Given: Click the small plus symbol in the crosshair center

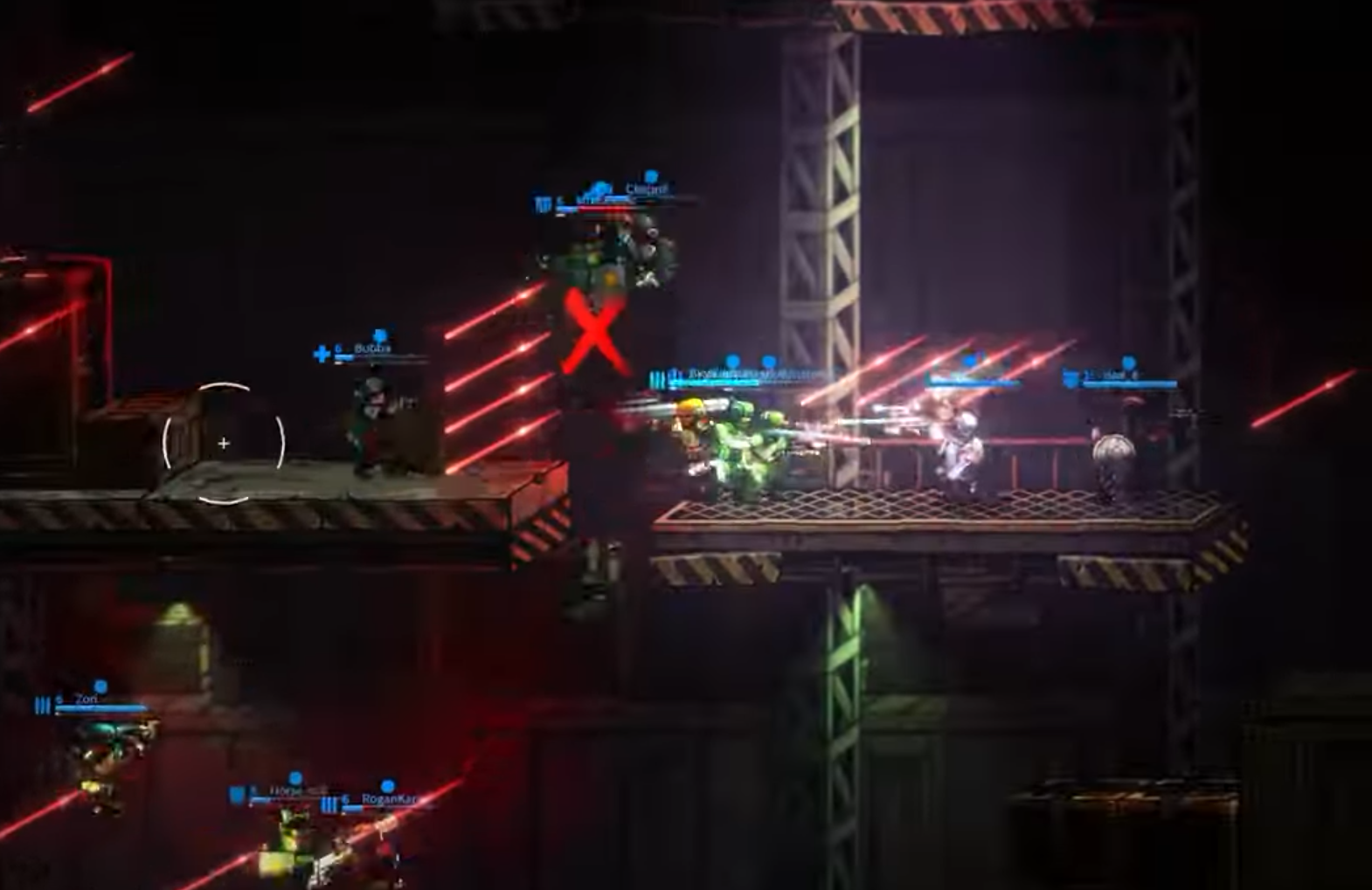Looking at the screenshot, I should (x=224, y=443).
